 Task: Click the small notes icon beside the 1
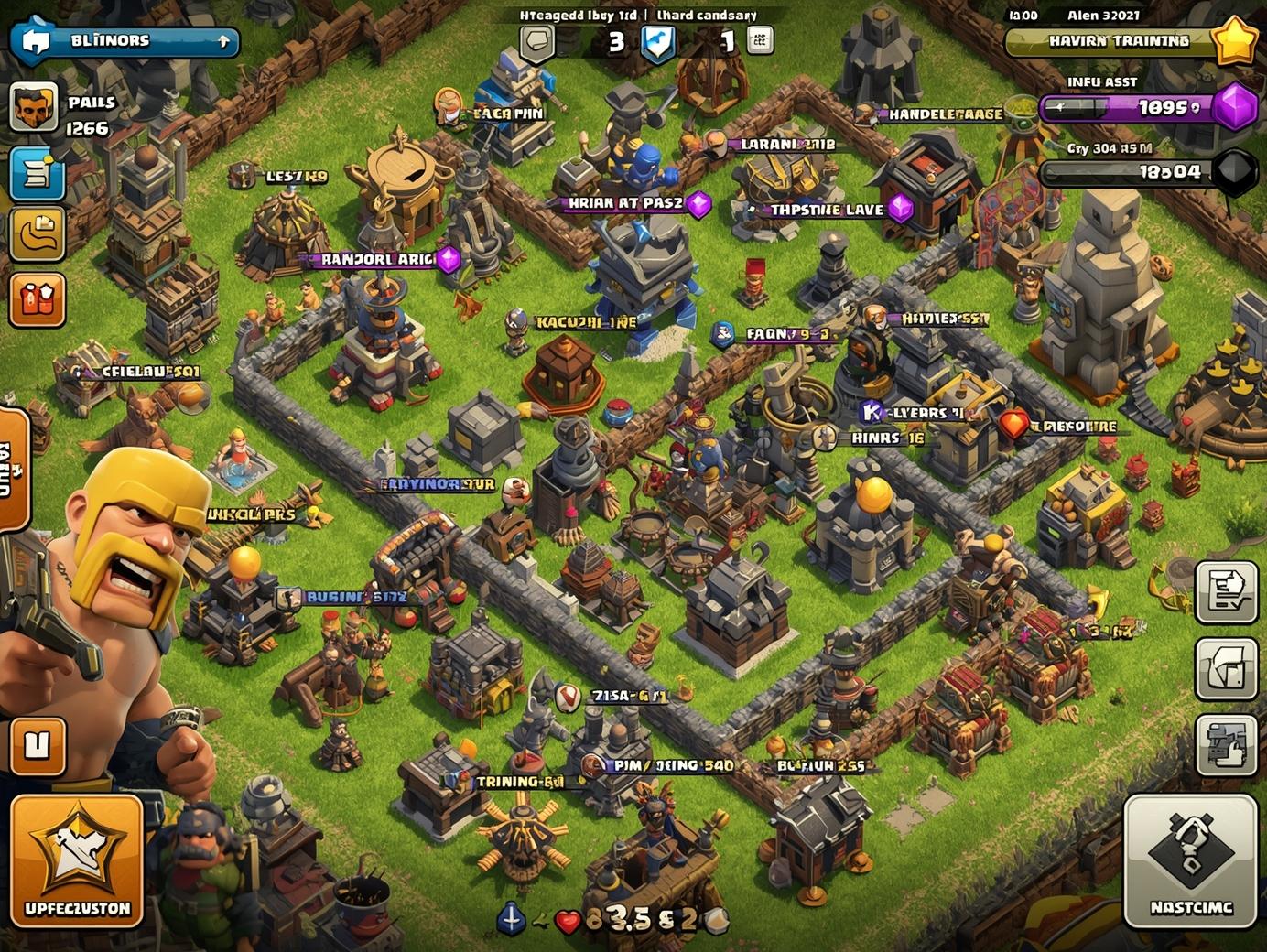pos(761,40)
